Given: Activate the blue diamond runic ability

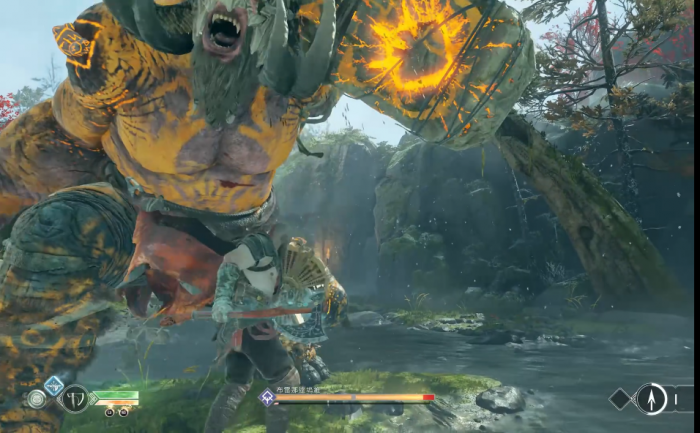Looking at the screenshot, I should tap(54, 384).
